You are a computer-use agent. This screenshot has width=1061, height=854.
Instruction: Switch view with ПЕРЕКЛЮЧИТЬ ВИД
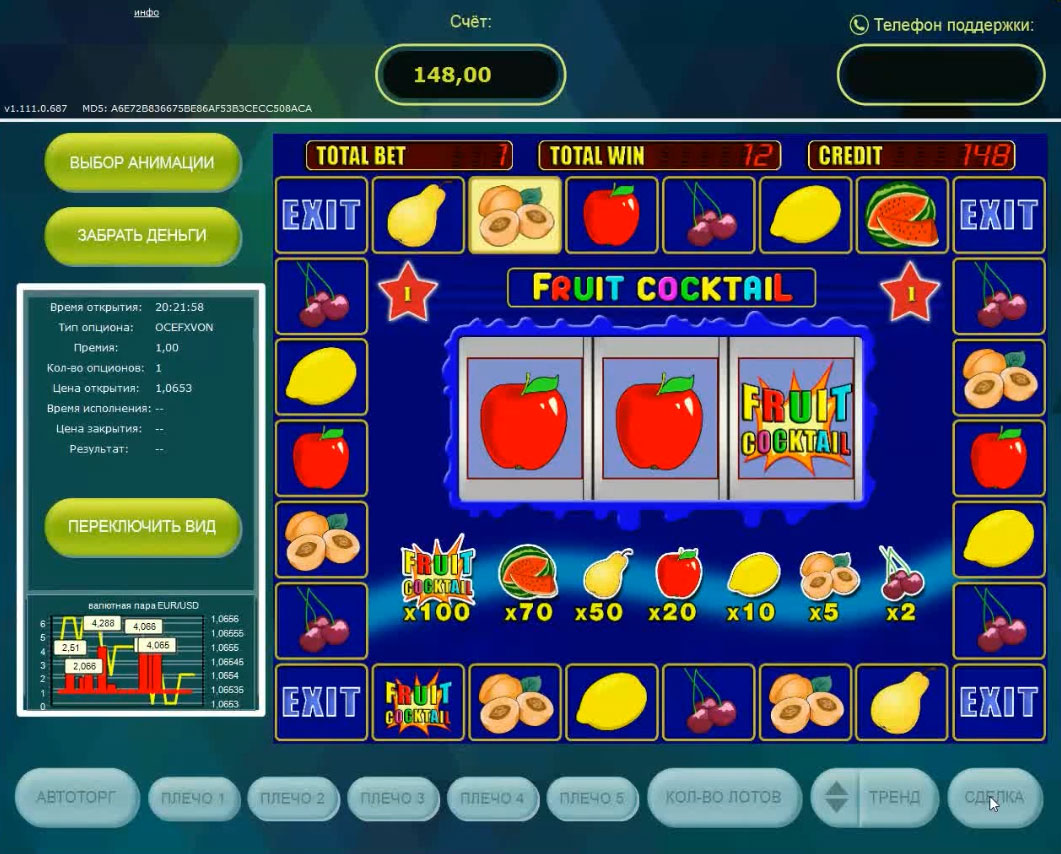coord(142,527)
